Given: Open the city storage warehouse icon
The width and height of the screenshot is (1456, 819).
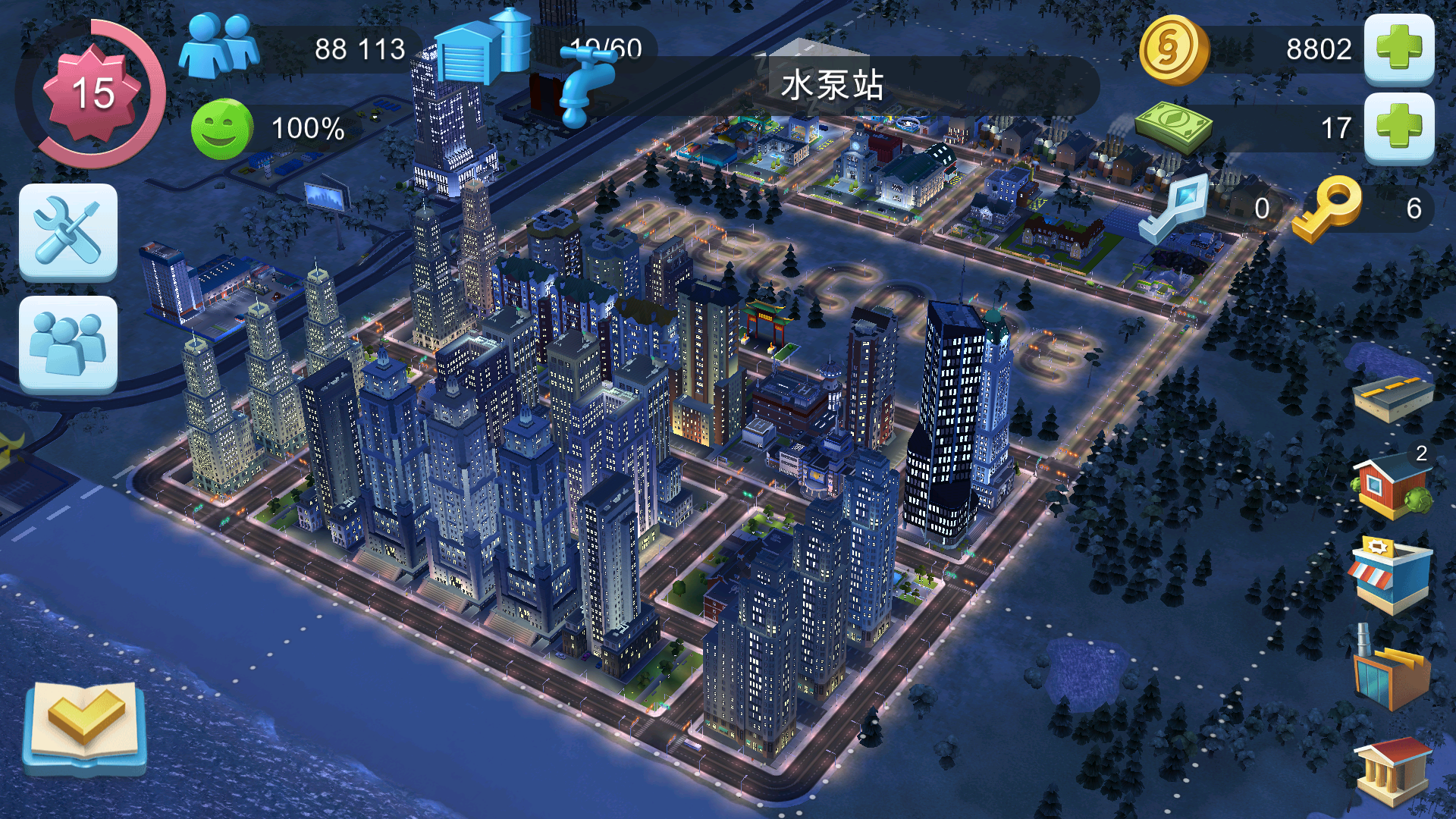Looking at the screenshot, I should coord(482,47).
